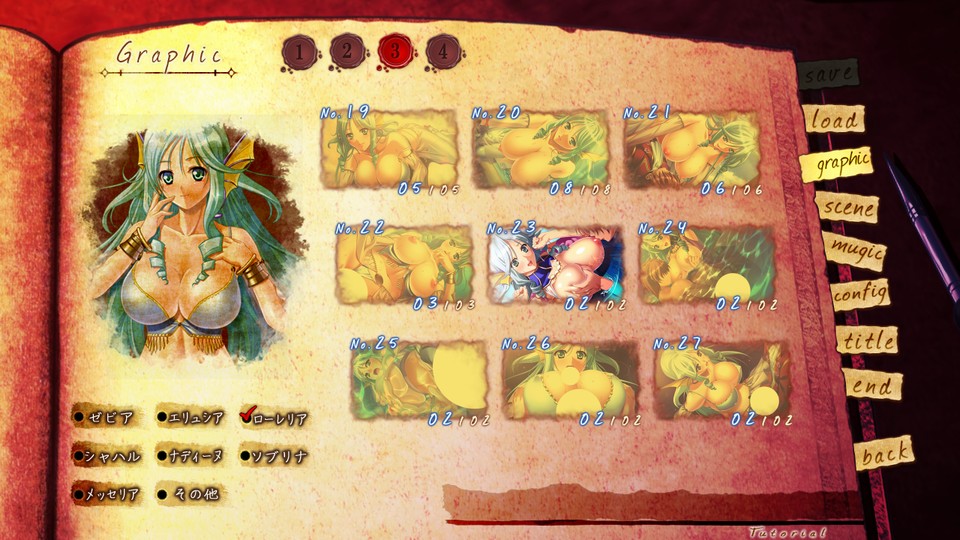The height and width of the screenshot is (540, 960).
Task: Choose the メッセリア character filter
Action: (x=104, y=493)
